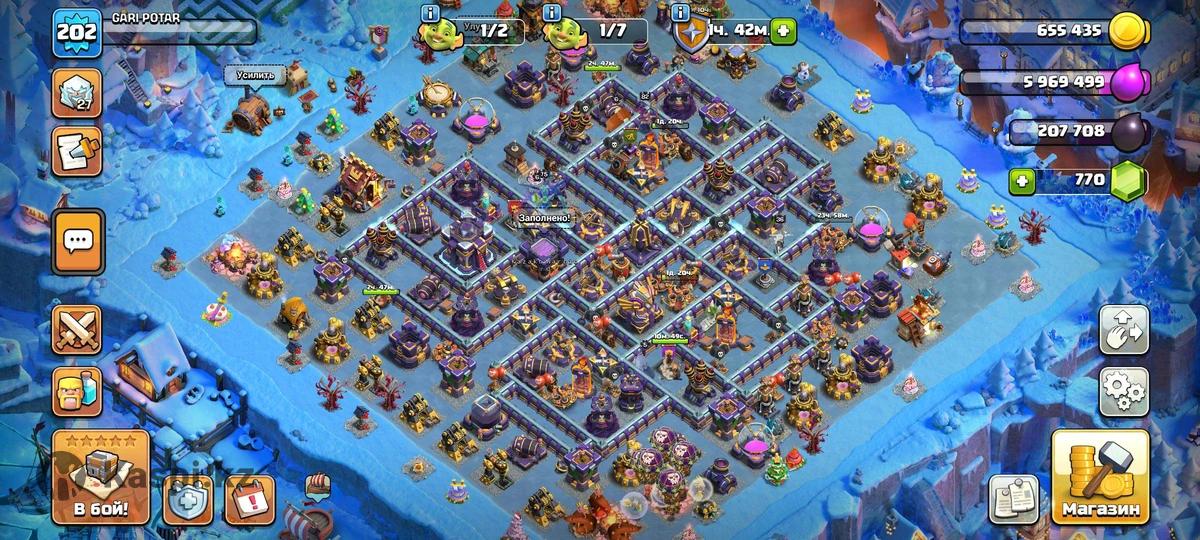Buy gems with the green plus button

[x=1021, y=181]
